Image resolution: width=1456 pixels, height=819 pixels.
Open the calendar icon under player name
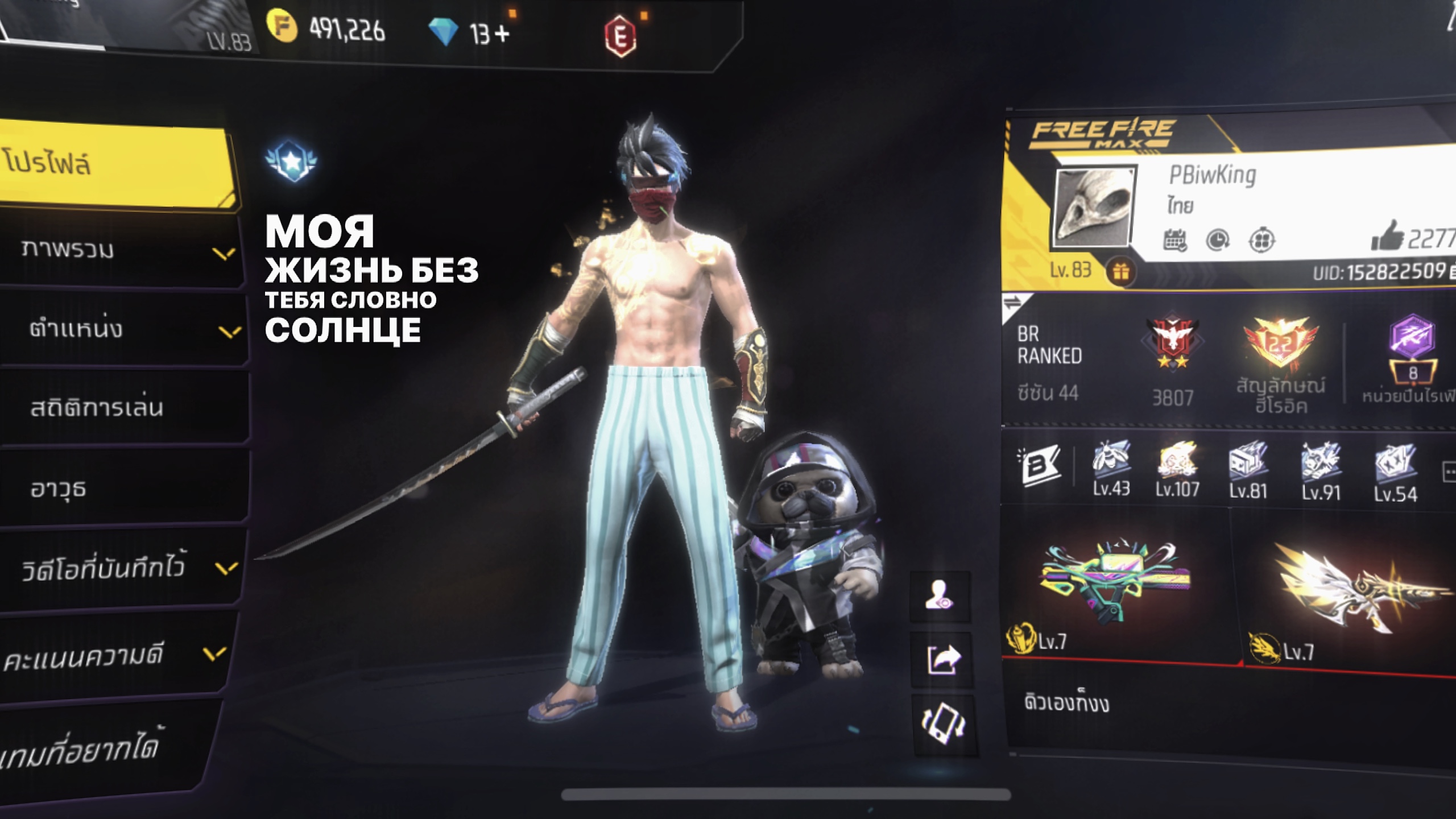point(1175,240)
